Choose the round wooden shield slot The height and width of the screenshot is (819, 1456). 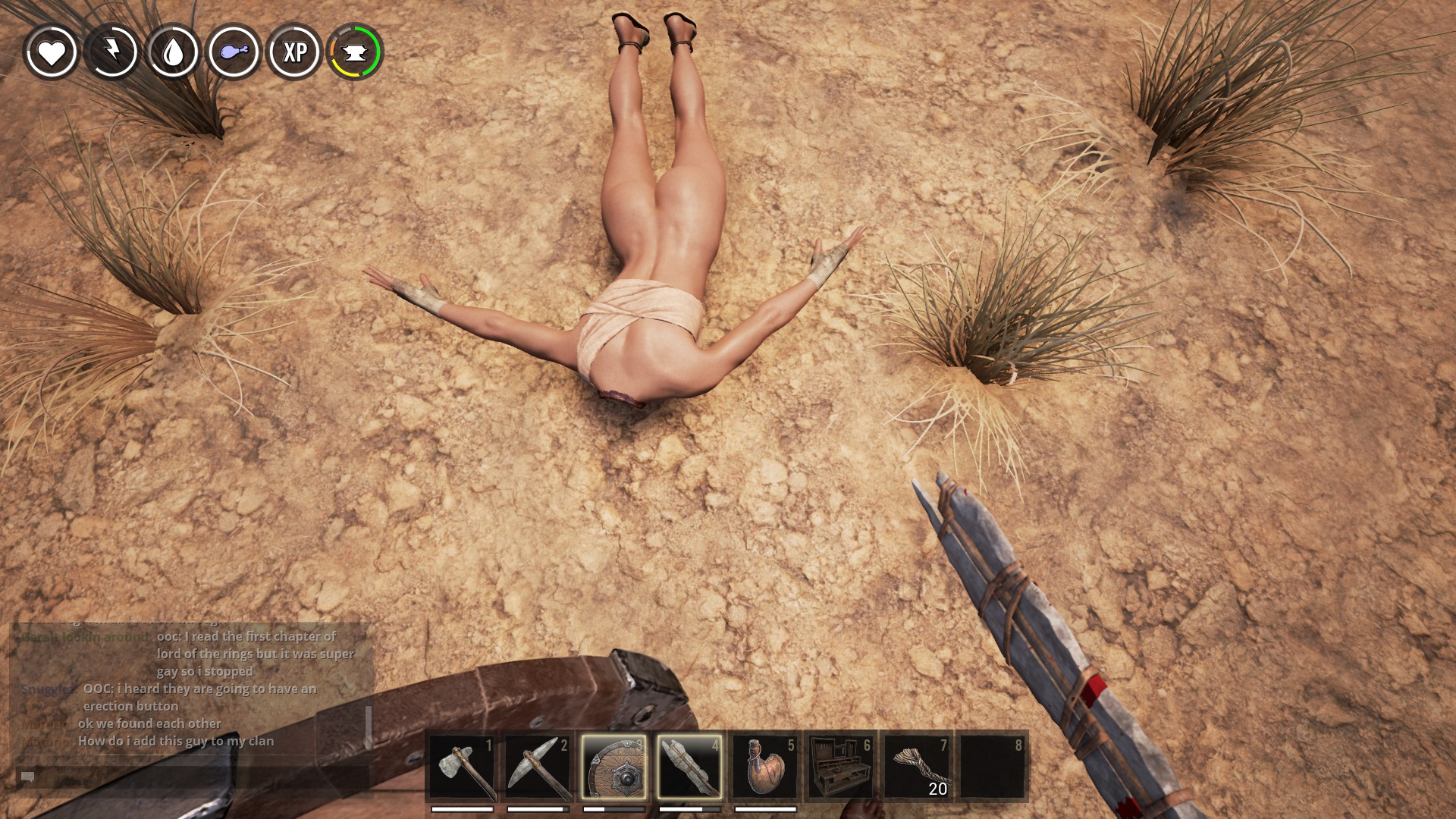click(x=613, y=766)
